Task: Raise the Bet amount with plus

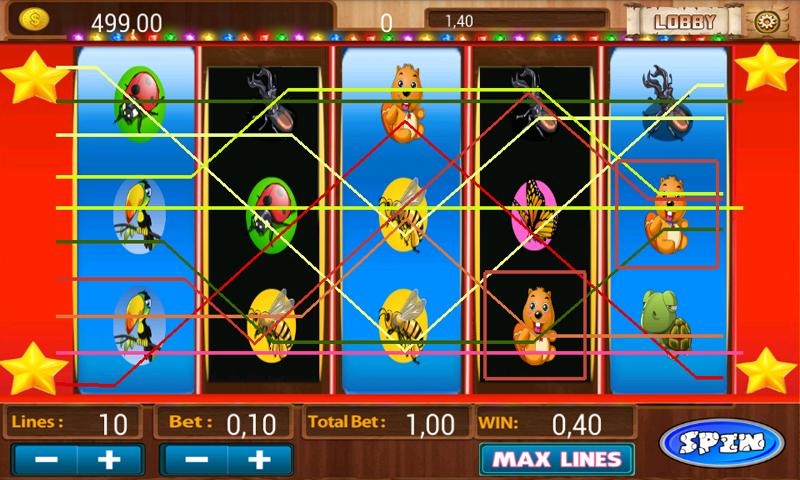Action: coord(261,460)
